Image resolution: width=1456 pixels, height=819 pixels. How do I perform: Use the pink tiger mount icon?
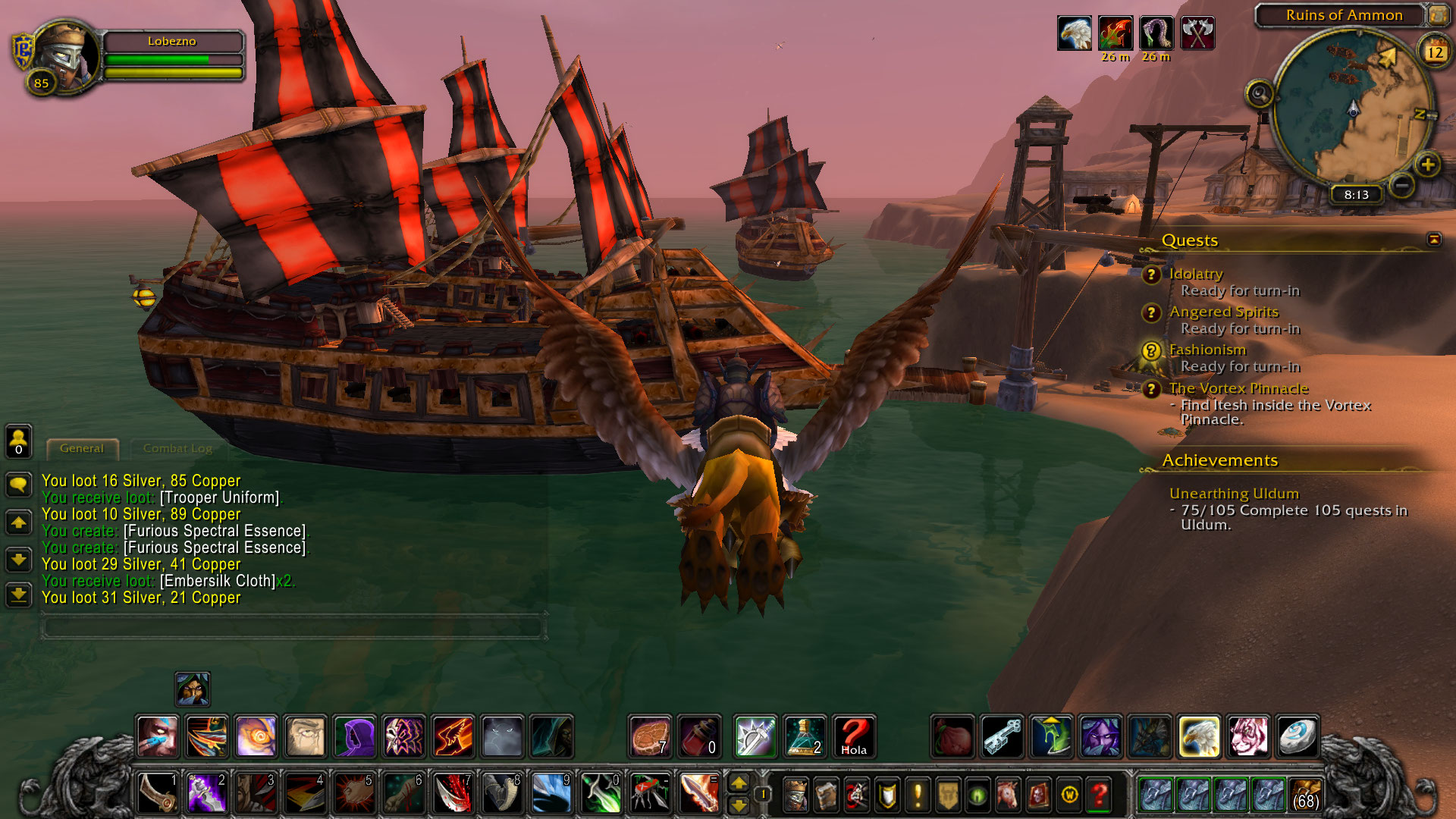(1247, 736)
